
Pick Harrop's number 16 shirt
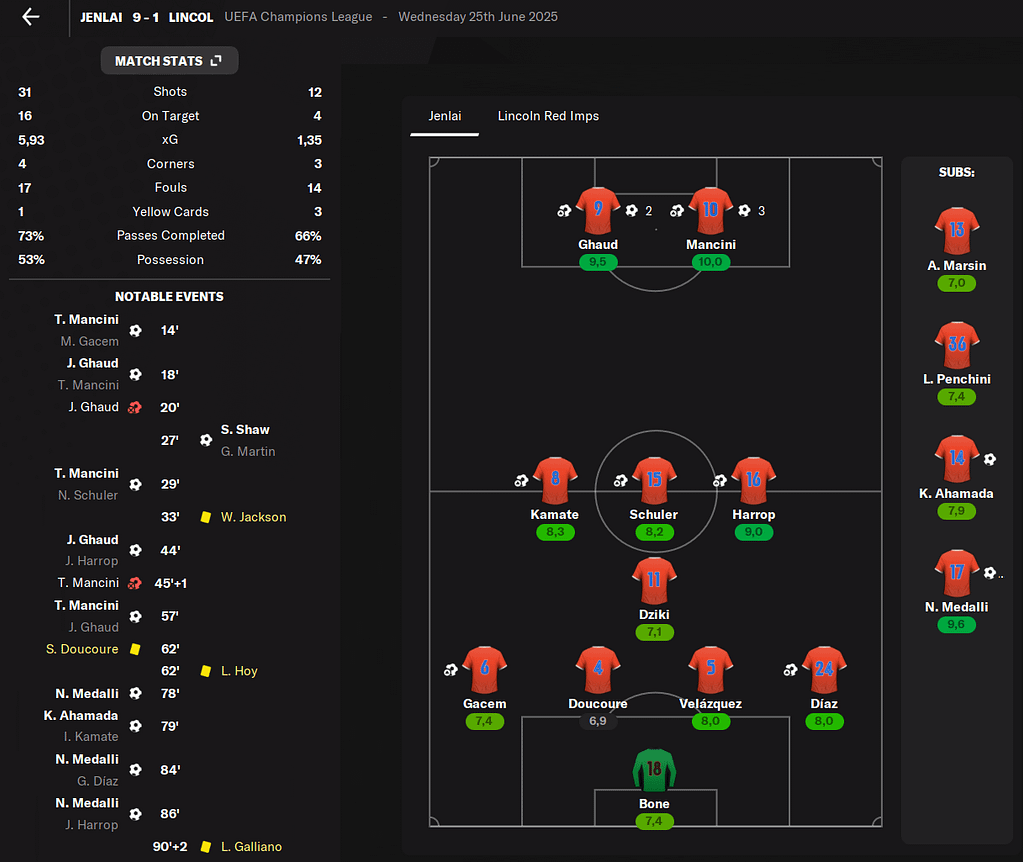753,480
